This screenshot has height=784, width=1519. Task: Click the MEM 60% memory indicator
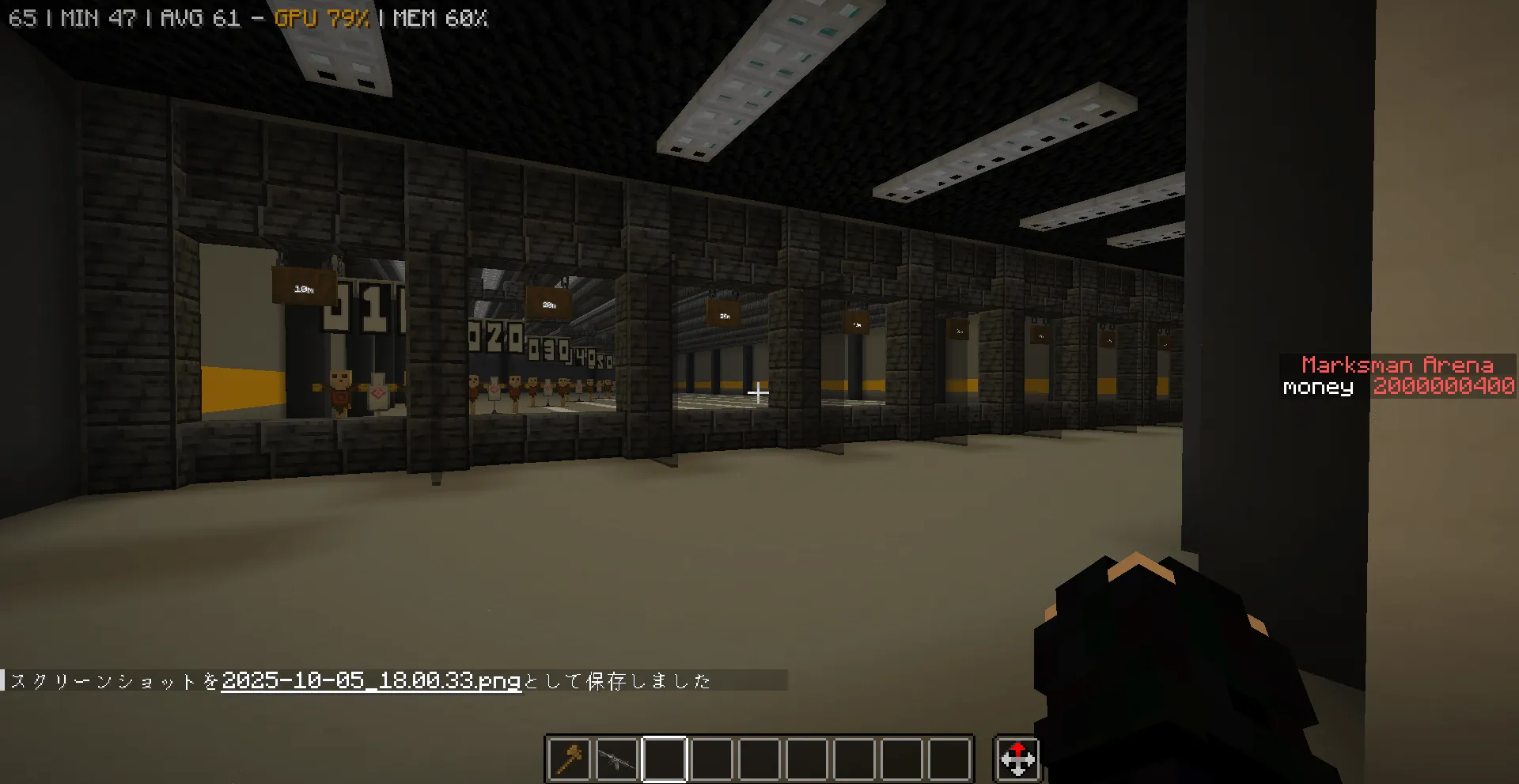[441, 17]
